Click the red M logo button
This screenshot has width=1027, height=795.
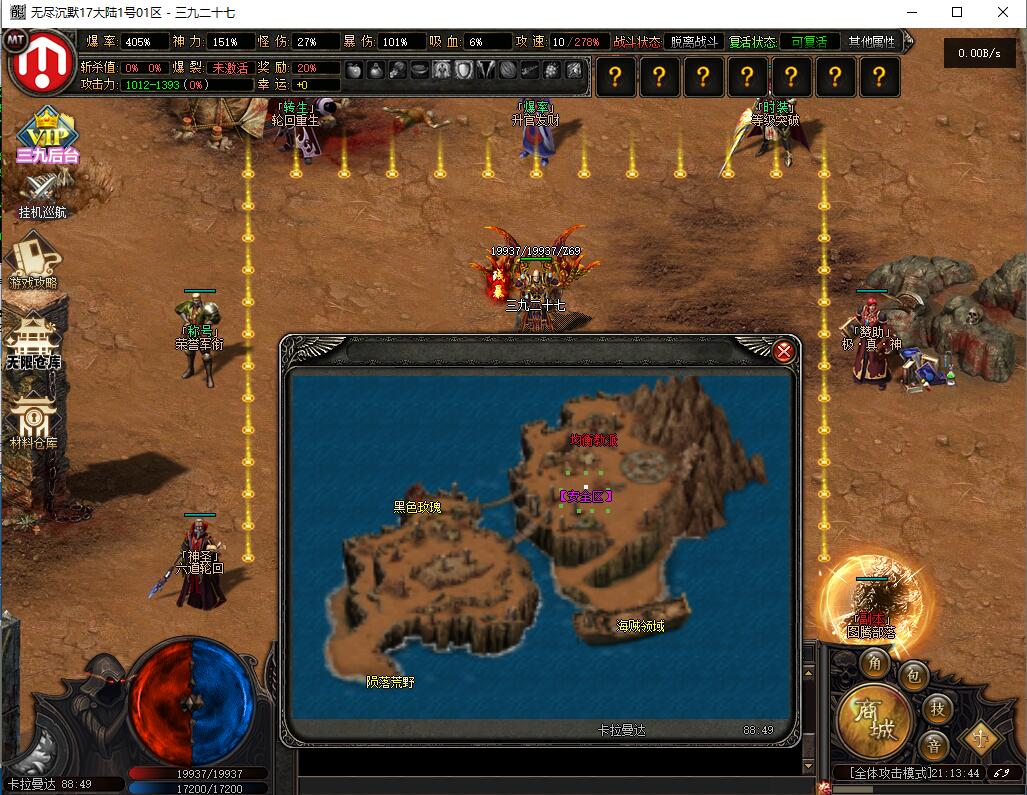point(42,62)
